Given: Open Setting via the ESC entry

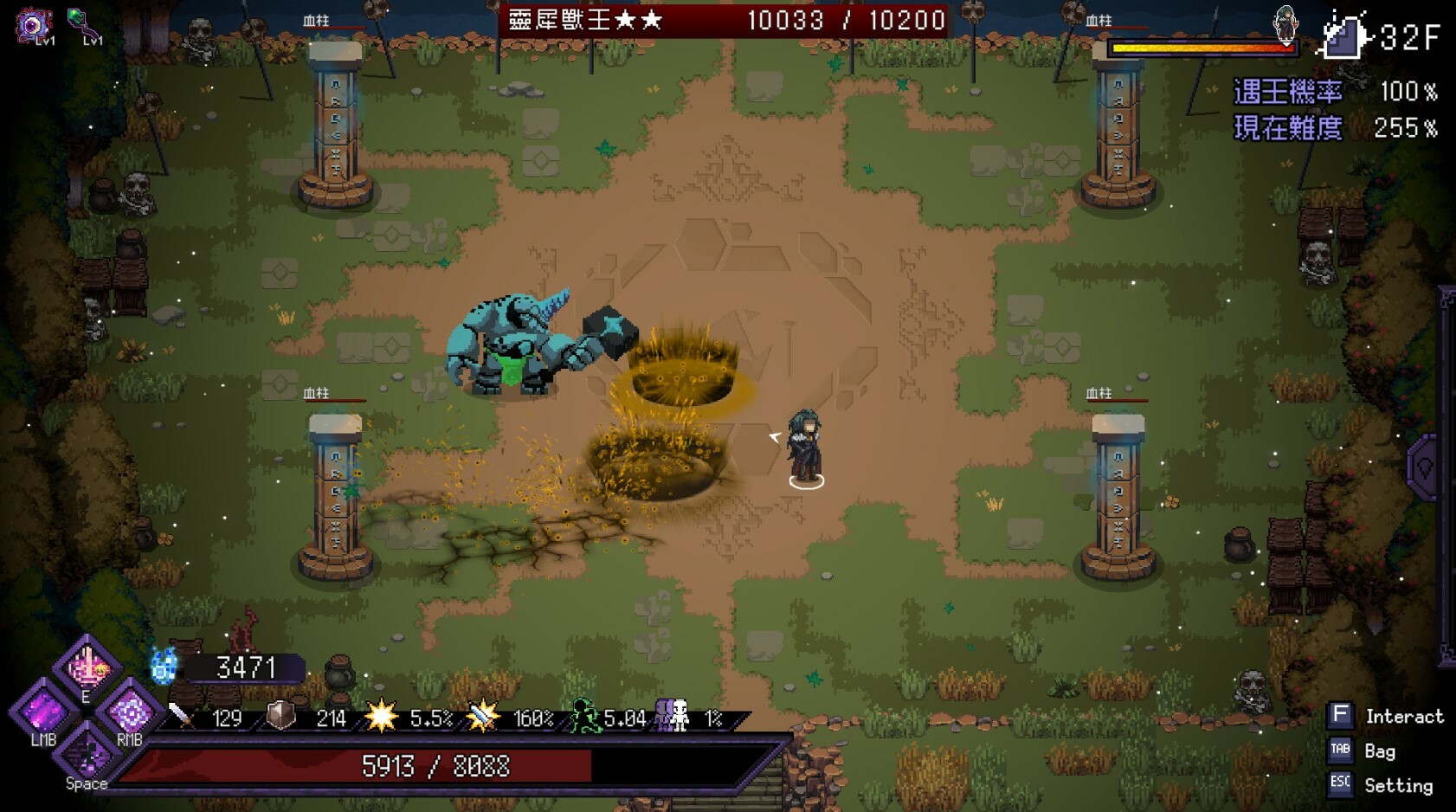Looking at the screenshot, I should [1397, 785].
